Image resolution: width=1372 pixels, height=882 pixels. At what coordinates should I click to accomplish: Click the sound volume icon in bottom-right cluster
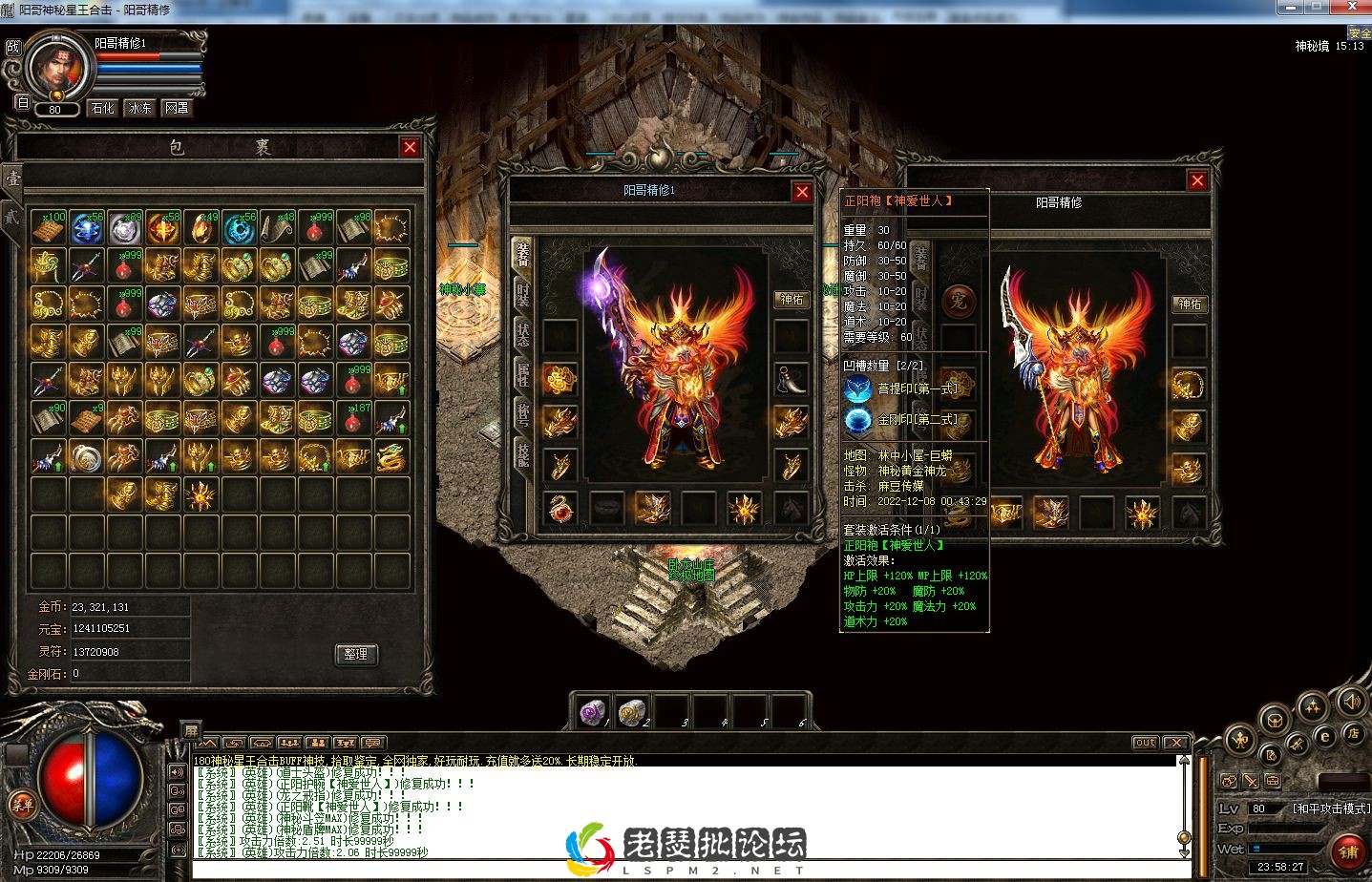pyautogui.click(x=1353, y=703)
